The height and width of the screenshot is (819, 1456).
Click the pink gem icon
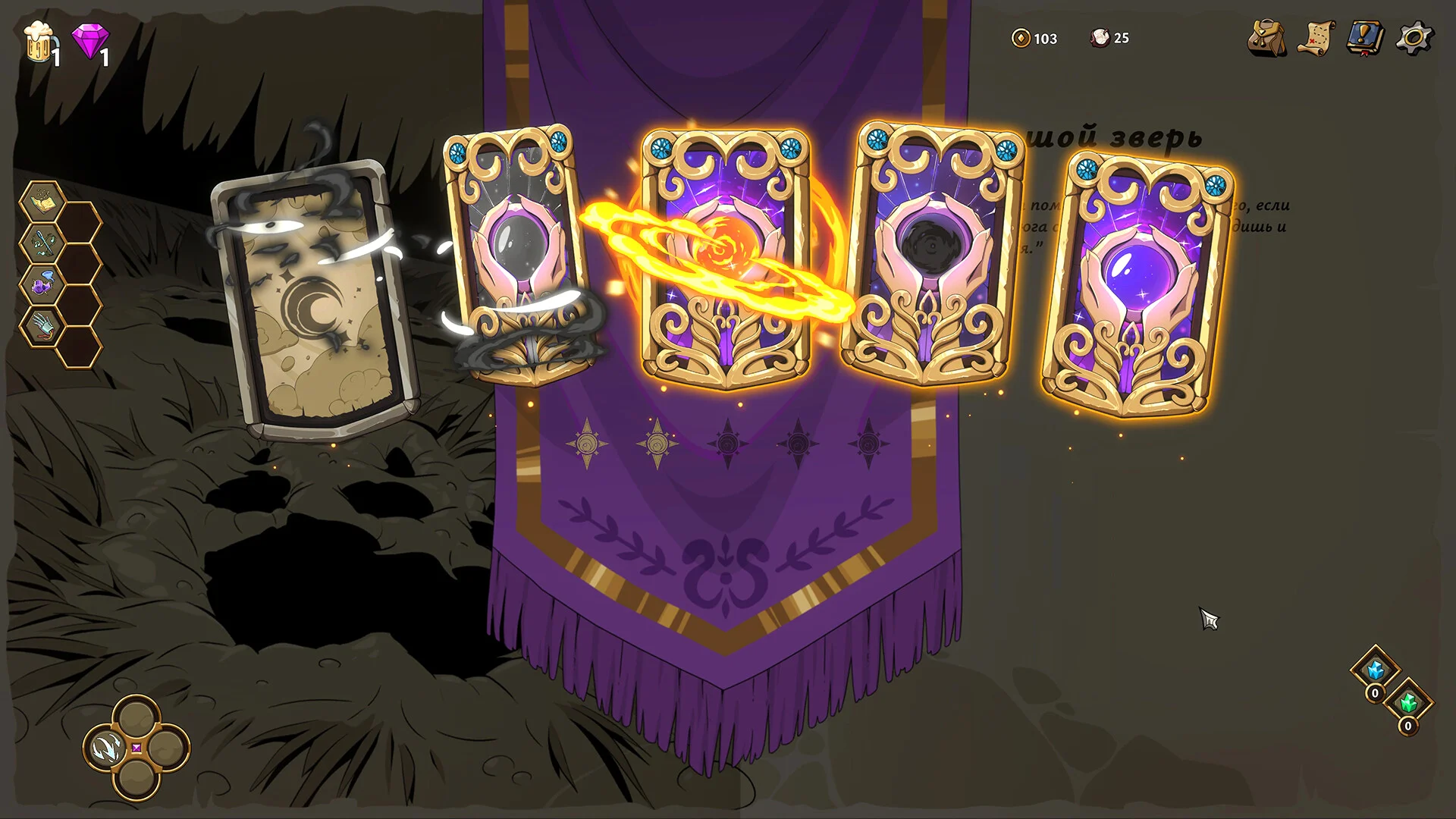pos(89,41)
